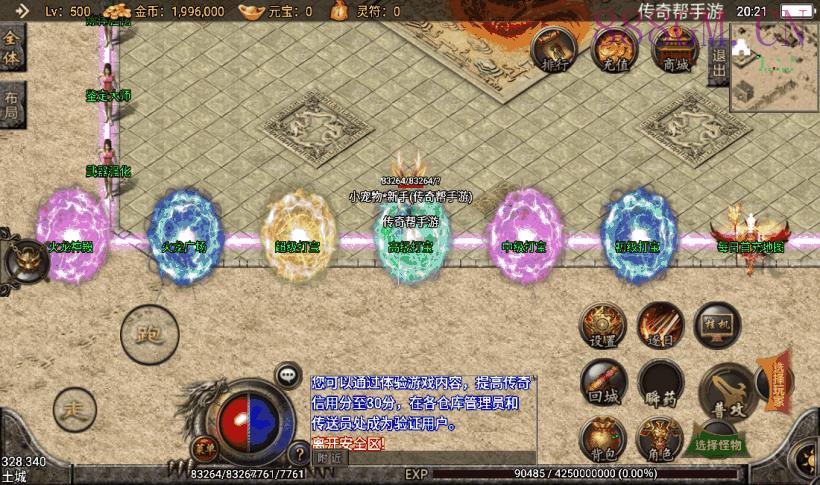Use the 回城 return scroll

click(x=603, y=382)
